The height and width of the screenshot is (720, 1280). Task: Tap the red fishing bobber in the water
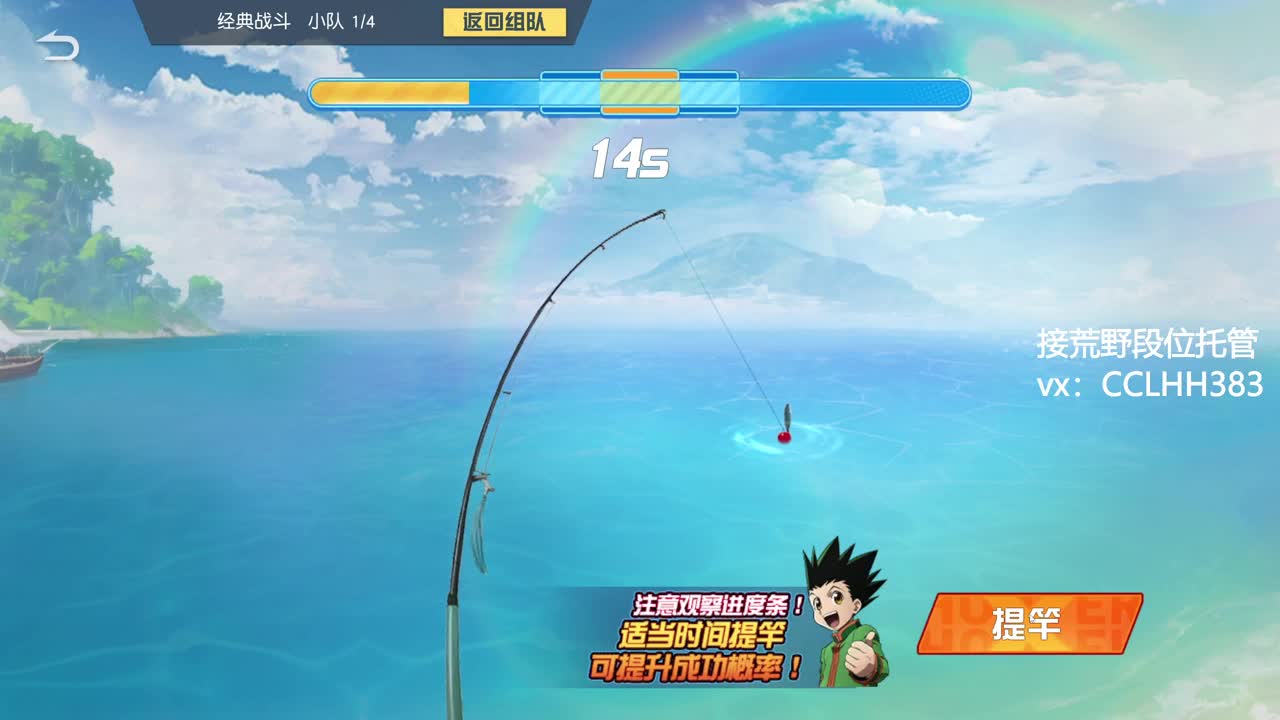pos(782,438)
